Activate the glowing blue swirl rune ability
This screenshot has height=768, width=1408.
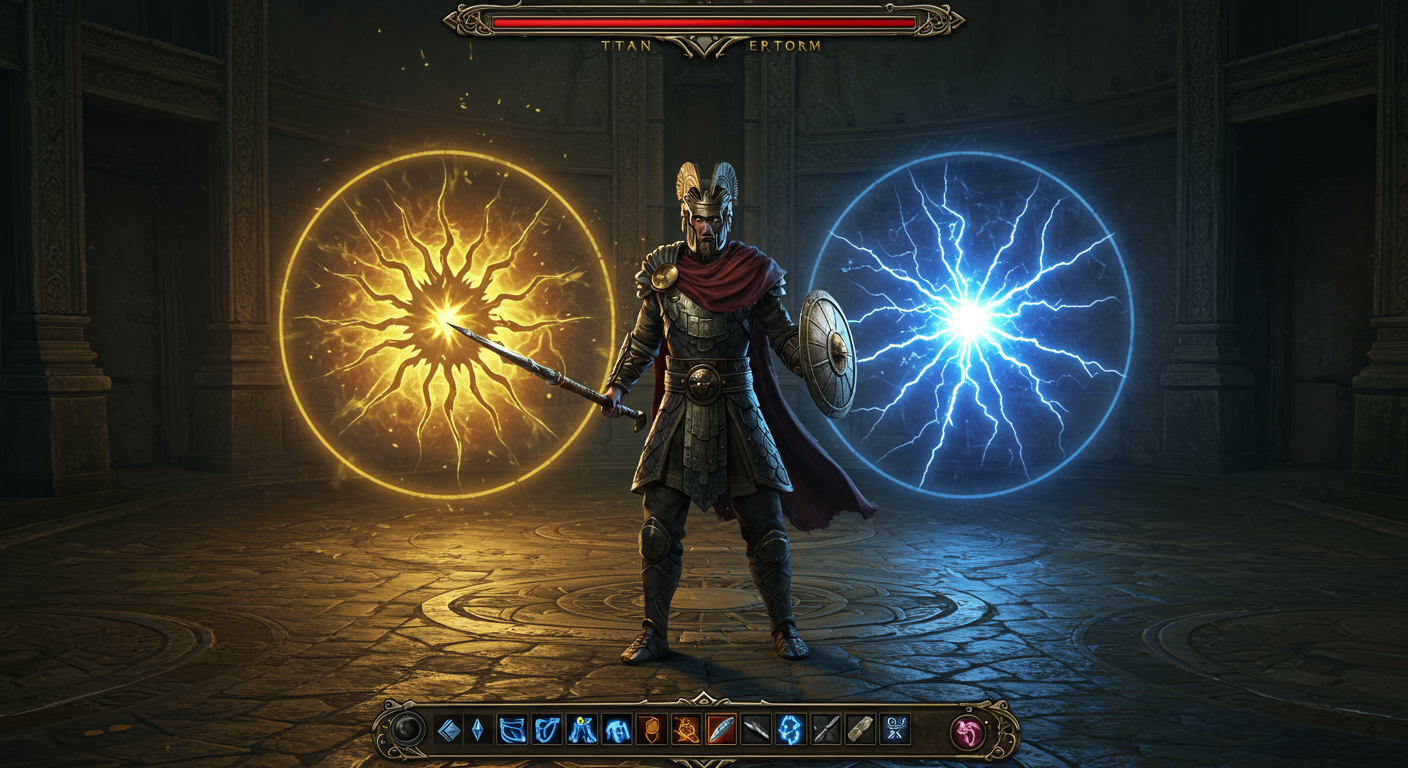(790, 730)
